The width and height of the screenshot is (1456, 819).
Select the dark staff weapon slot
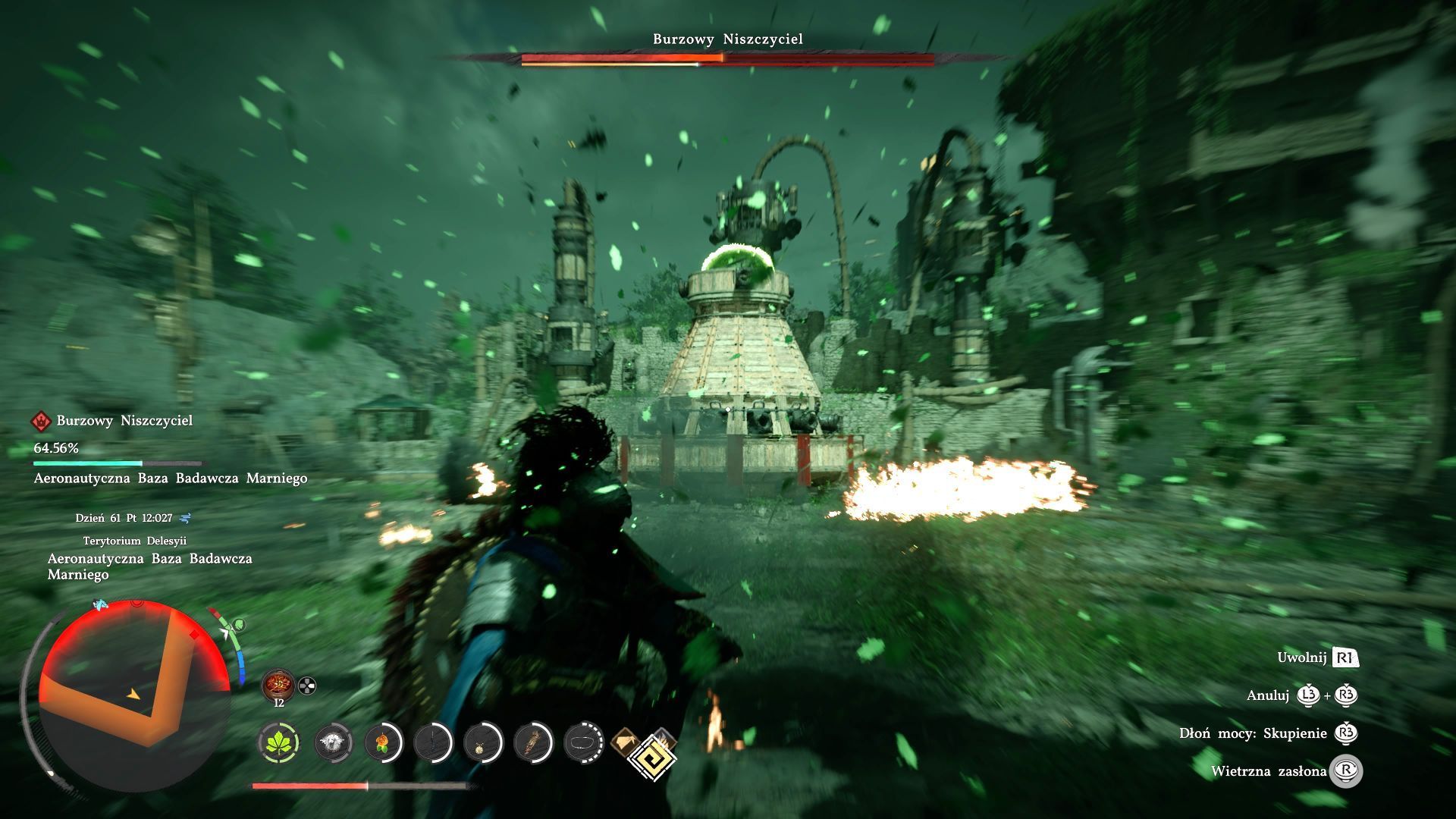(x=433, y=742)
